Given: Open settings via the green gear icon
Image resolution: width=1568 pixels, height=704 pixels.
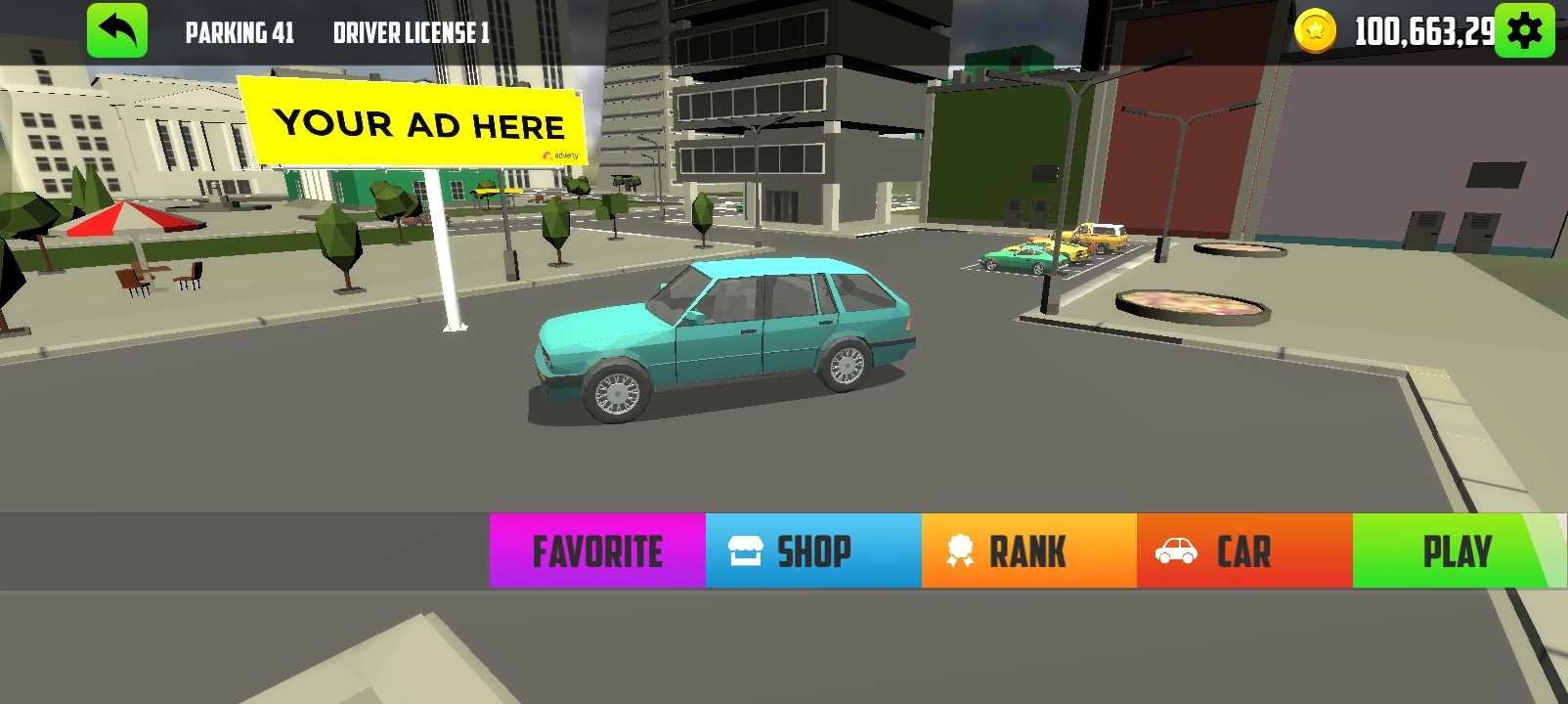Looking at the screenshot, I should tap(1524, 31).
